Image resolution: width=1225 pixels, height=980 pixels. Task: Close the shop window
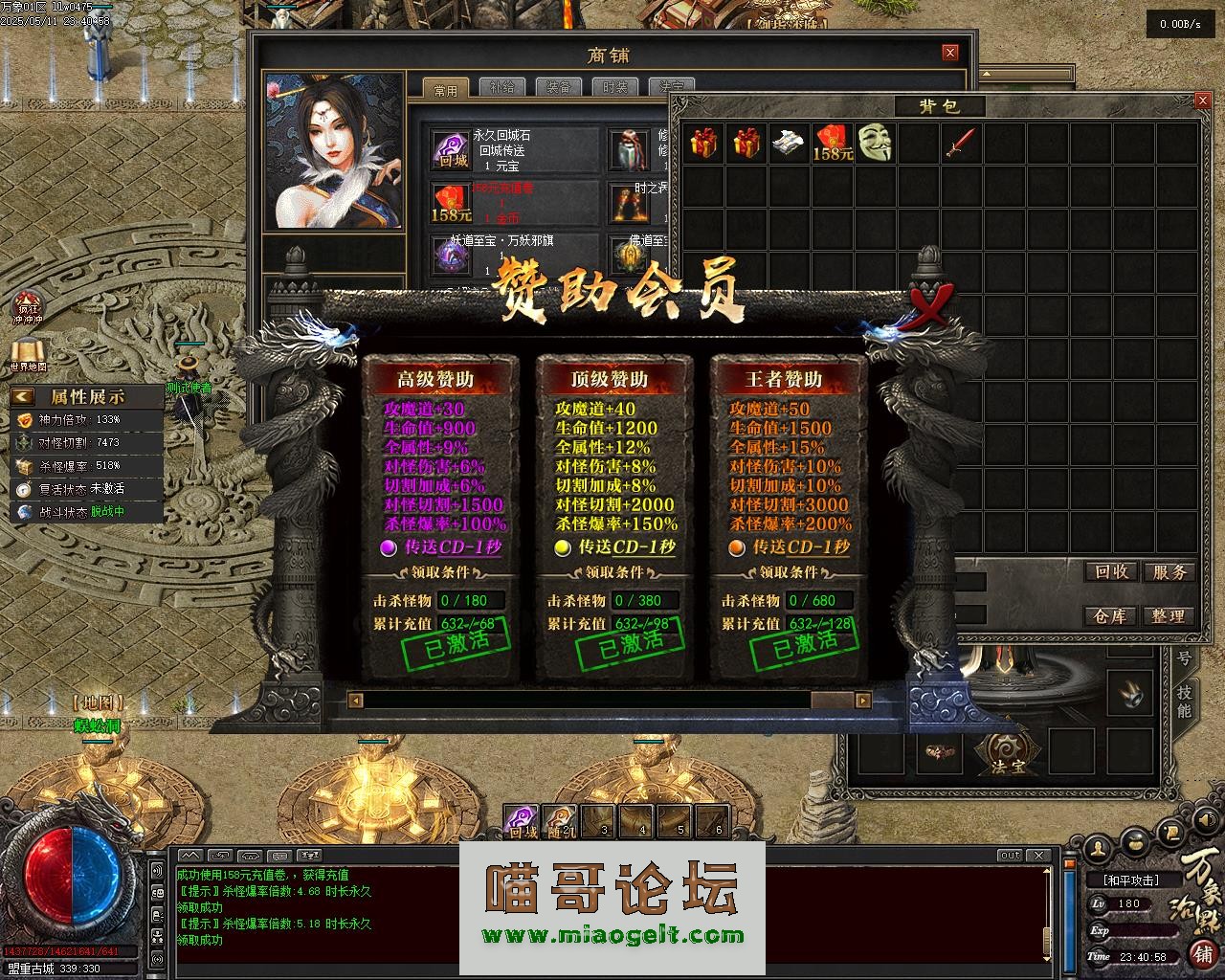pyautogui.click(x=949, y=54)
